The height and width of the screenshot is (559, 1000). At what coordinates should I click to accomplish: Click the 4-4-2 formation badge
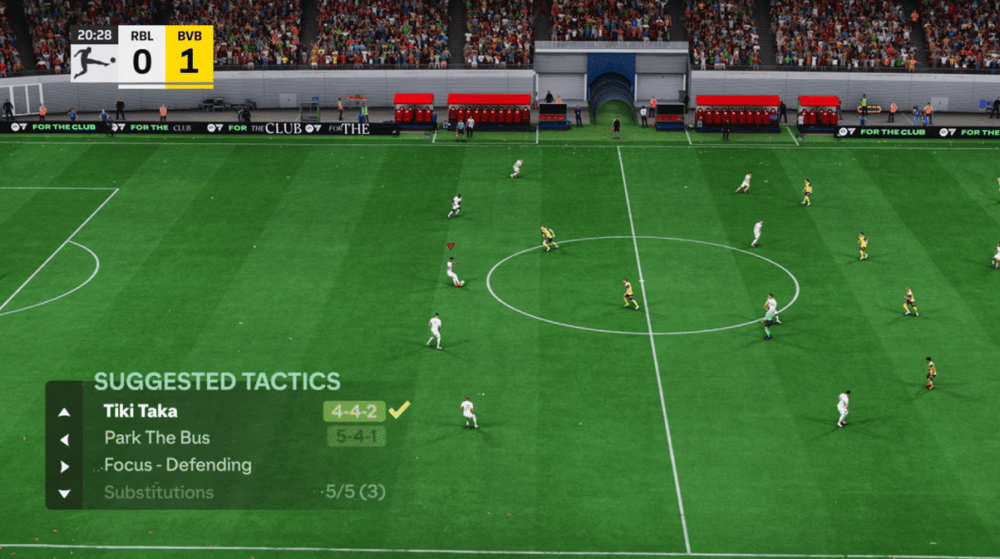354,411
